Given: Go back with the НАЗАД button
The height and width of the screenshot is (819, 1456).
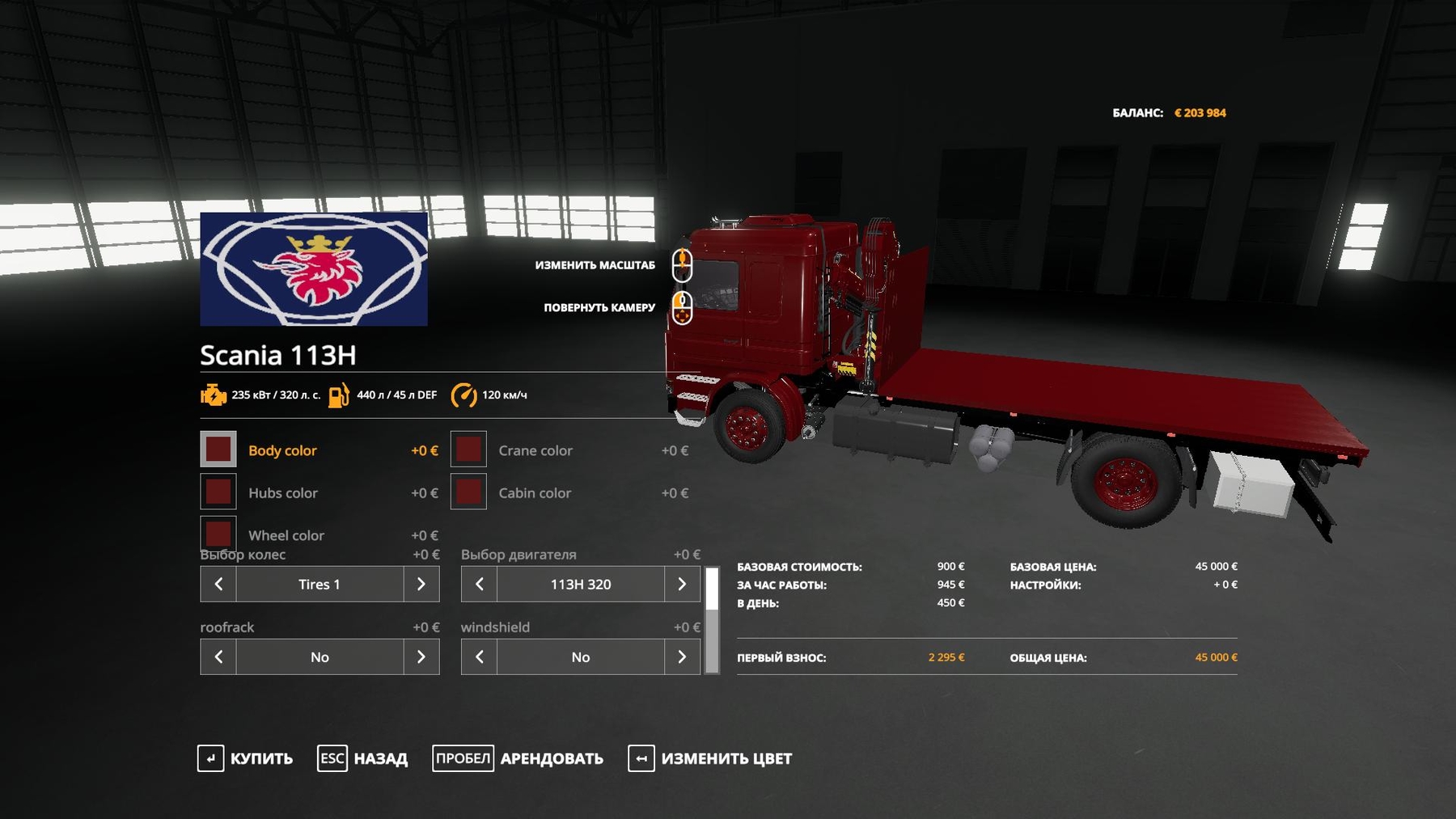Looking at the screenshot, I should point(362,758).
